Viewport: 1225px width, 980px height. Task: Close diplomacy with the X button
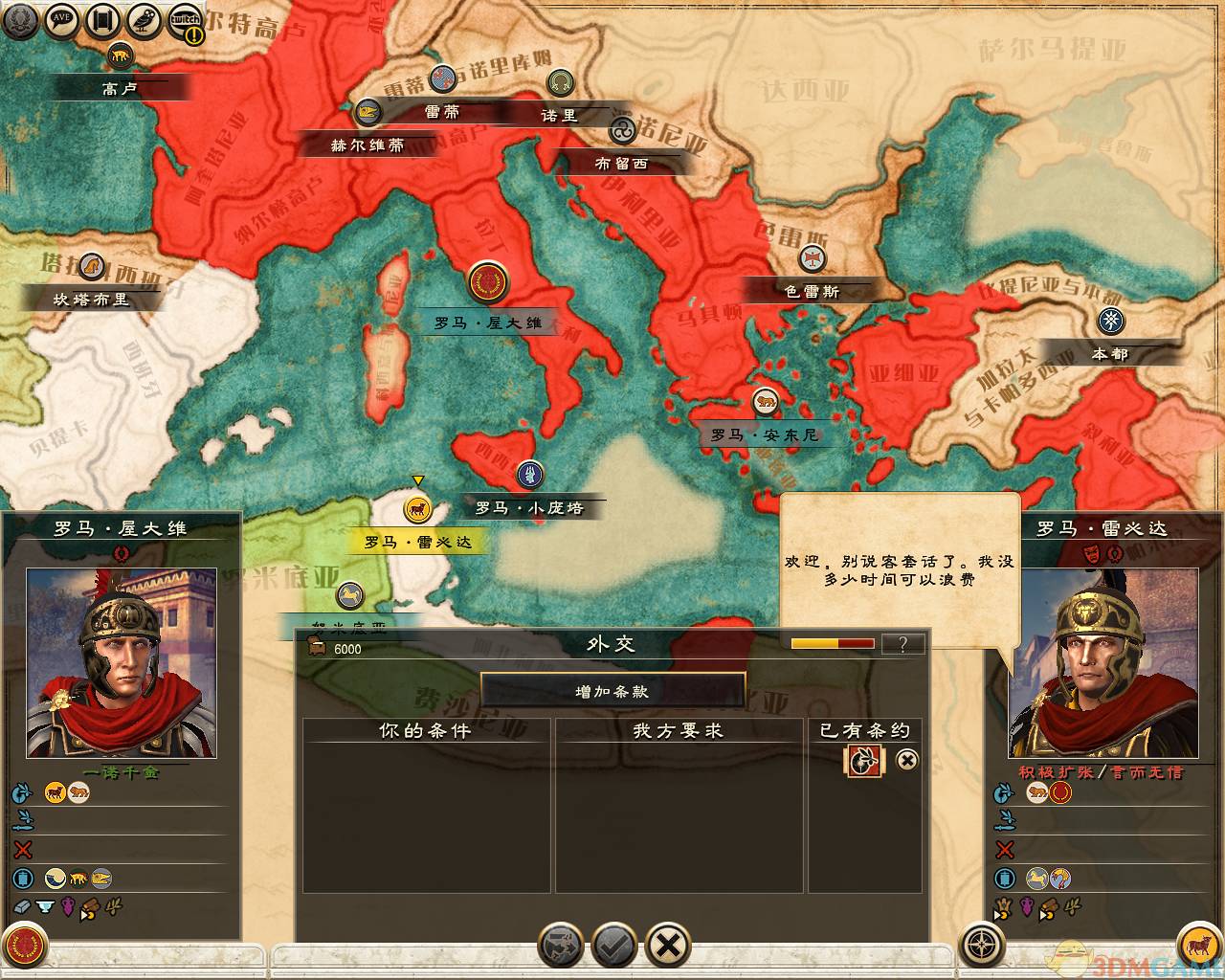pos(668,947)
